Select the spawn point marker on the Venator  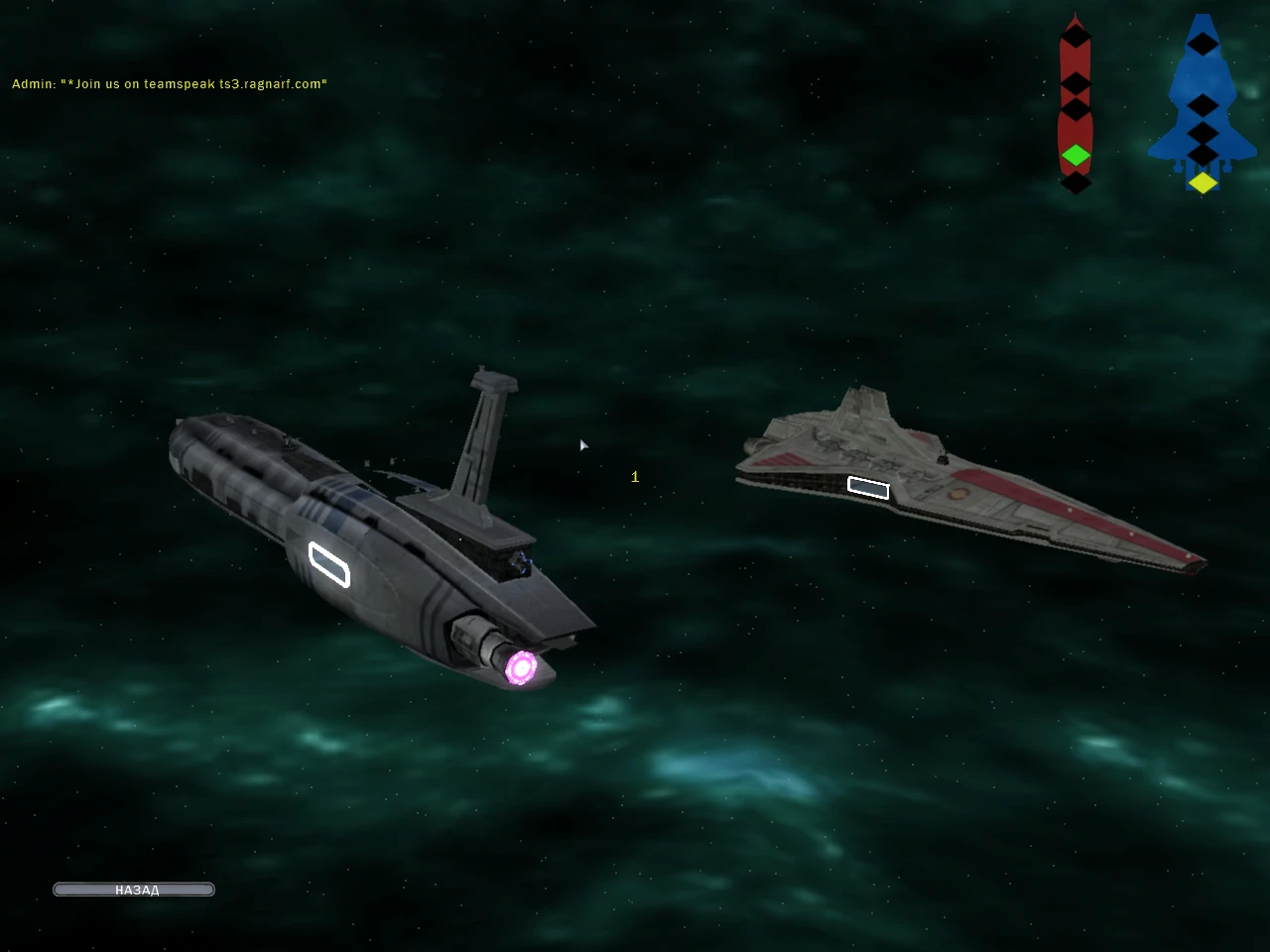point(868,489)
